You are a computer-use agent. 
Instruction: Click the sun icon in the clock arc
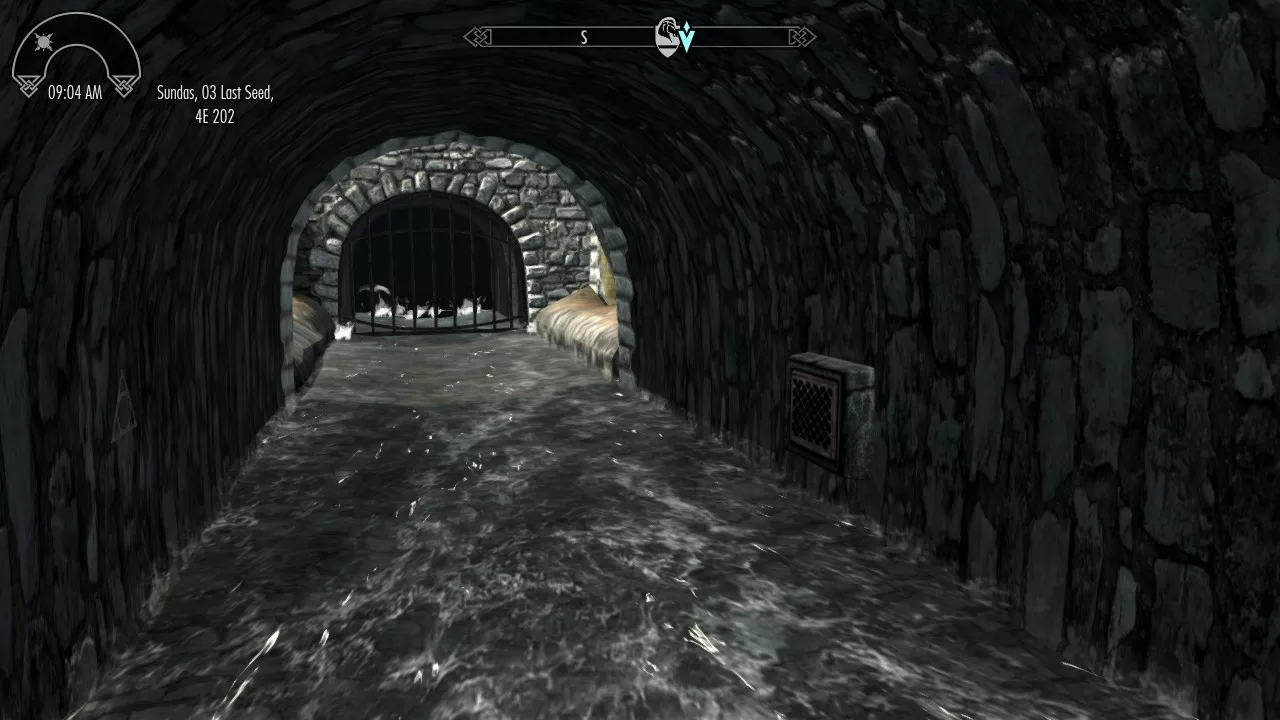click(x=43, y=43)
